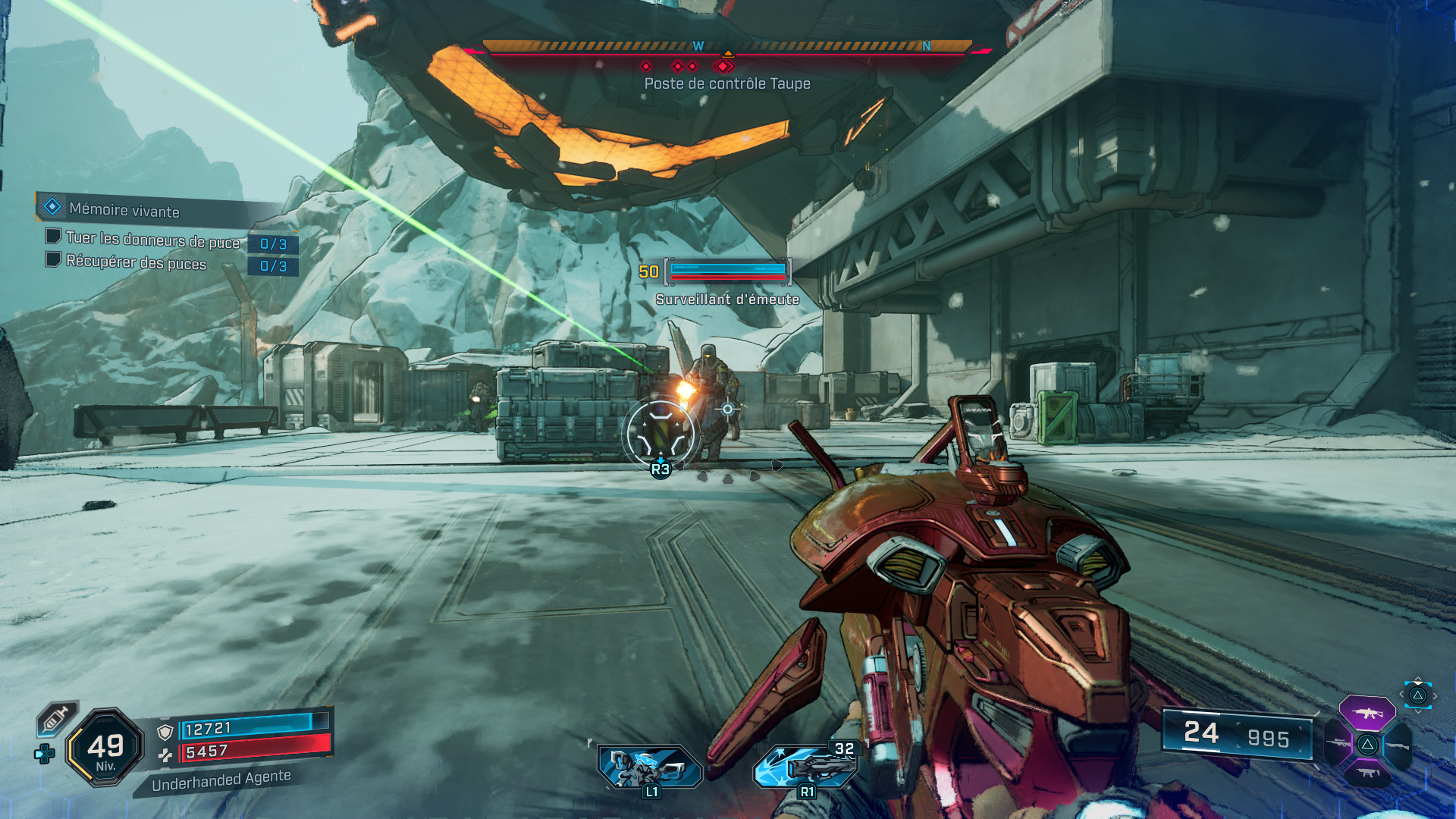Activate the action skill character icon

(650, 767)
